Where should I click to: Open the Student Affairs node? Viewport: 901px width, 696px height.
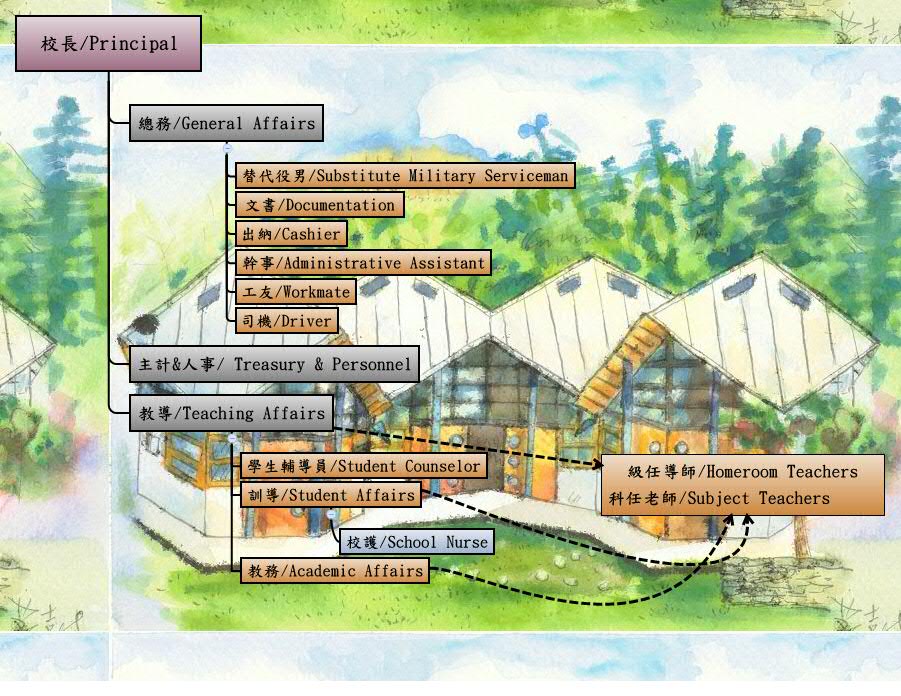click(329, 495)
